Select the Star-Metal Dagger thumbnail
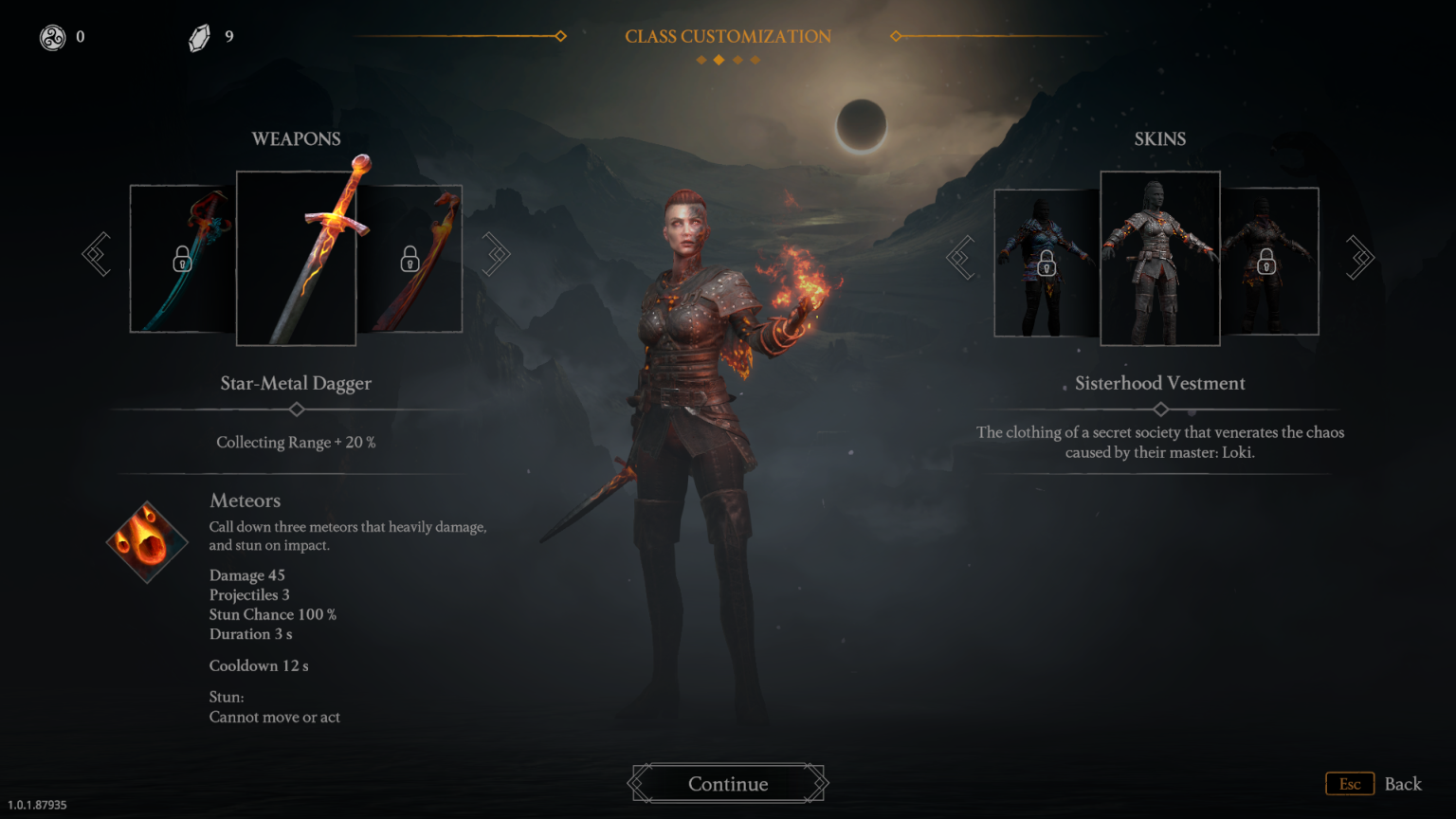1456x819 pixels. 296,258
